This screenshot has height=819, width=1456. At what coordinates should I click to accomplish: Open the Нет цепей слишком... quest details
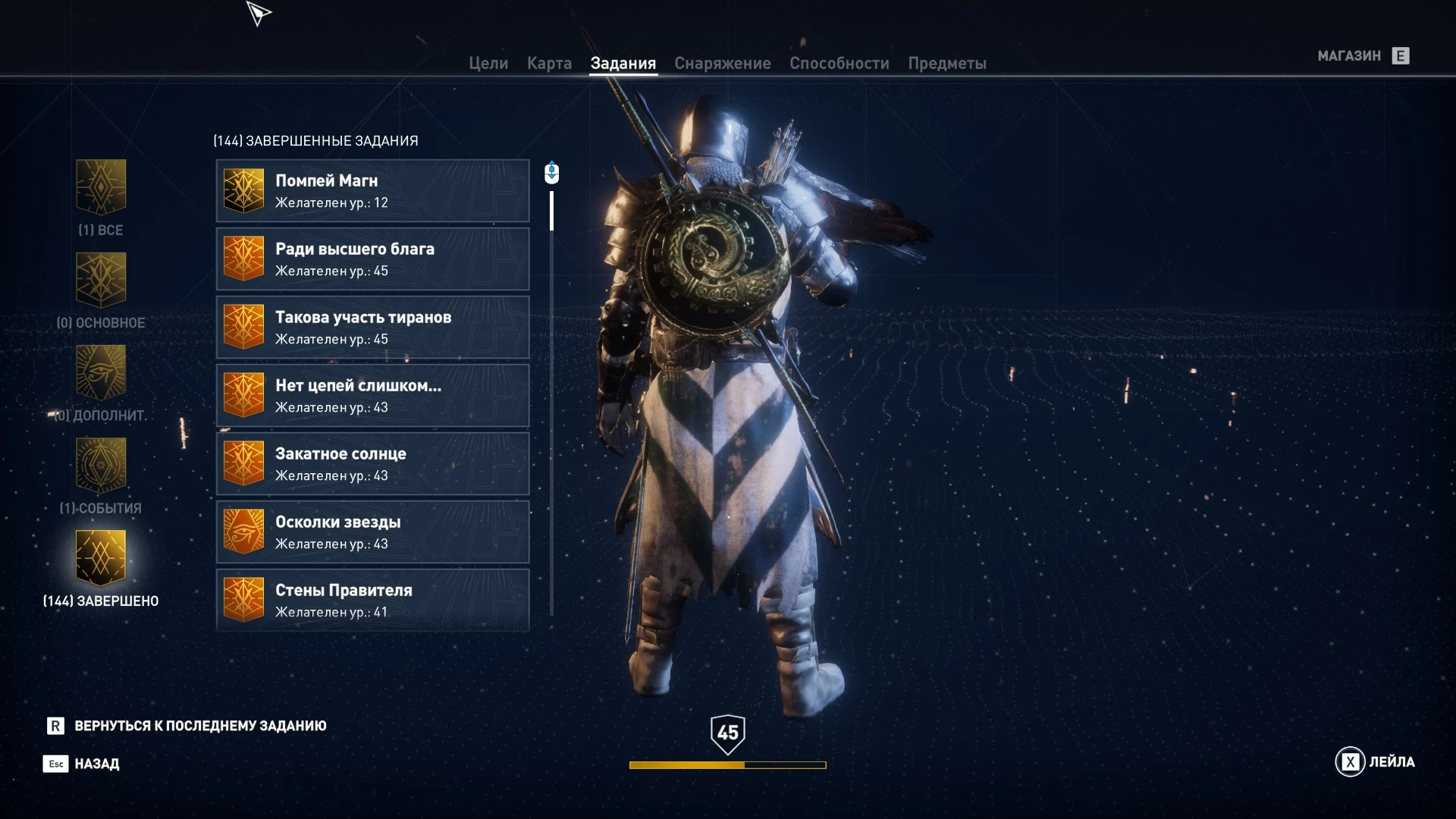pyautogui.click(x=373, y=395)
